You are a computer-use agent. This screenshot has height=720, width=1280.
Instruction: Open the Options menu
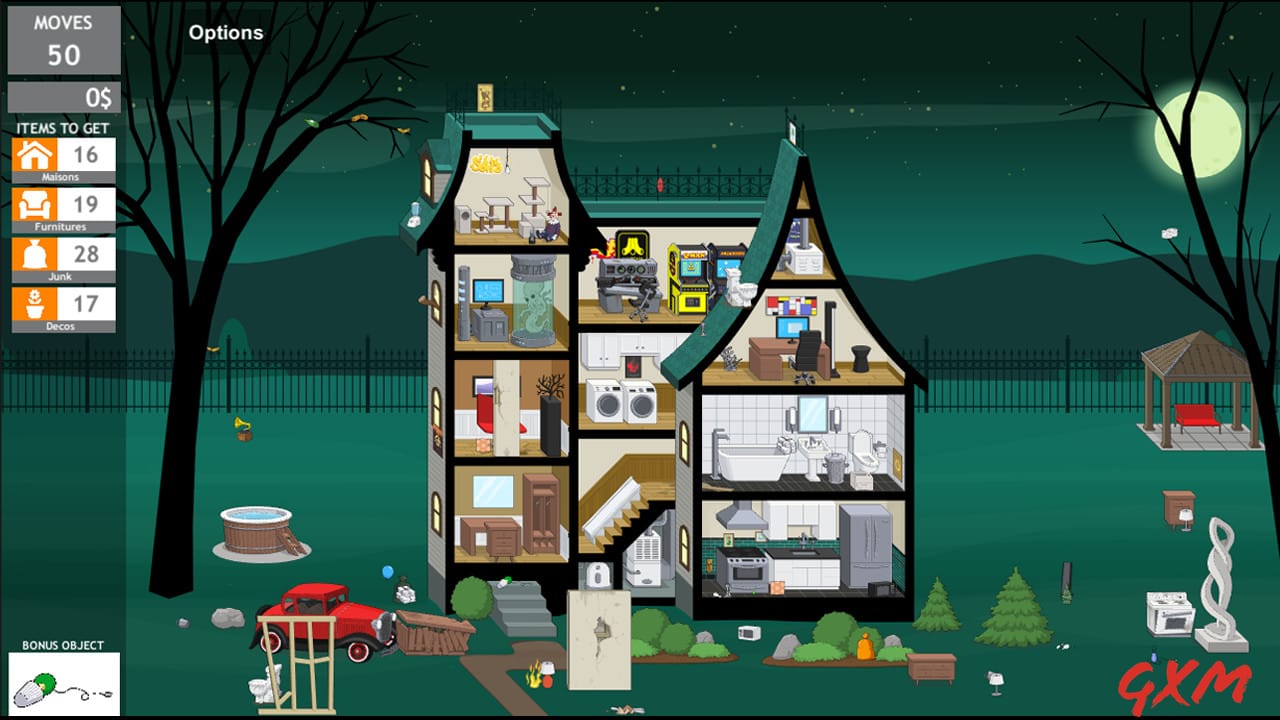tap(226, 32)
